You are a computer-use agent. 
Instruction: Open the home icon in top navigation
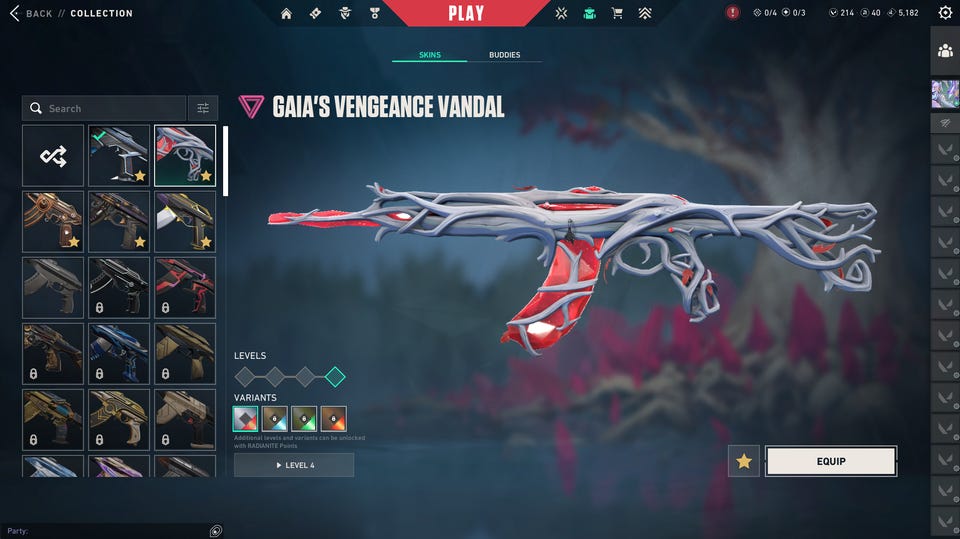287,13
